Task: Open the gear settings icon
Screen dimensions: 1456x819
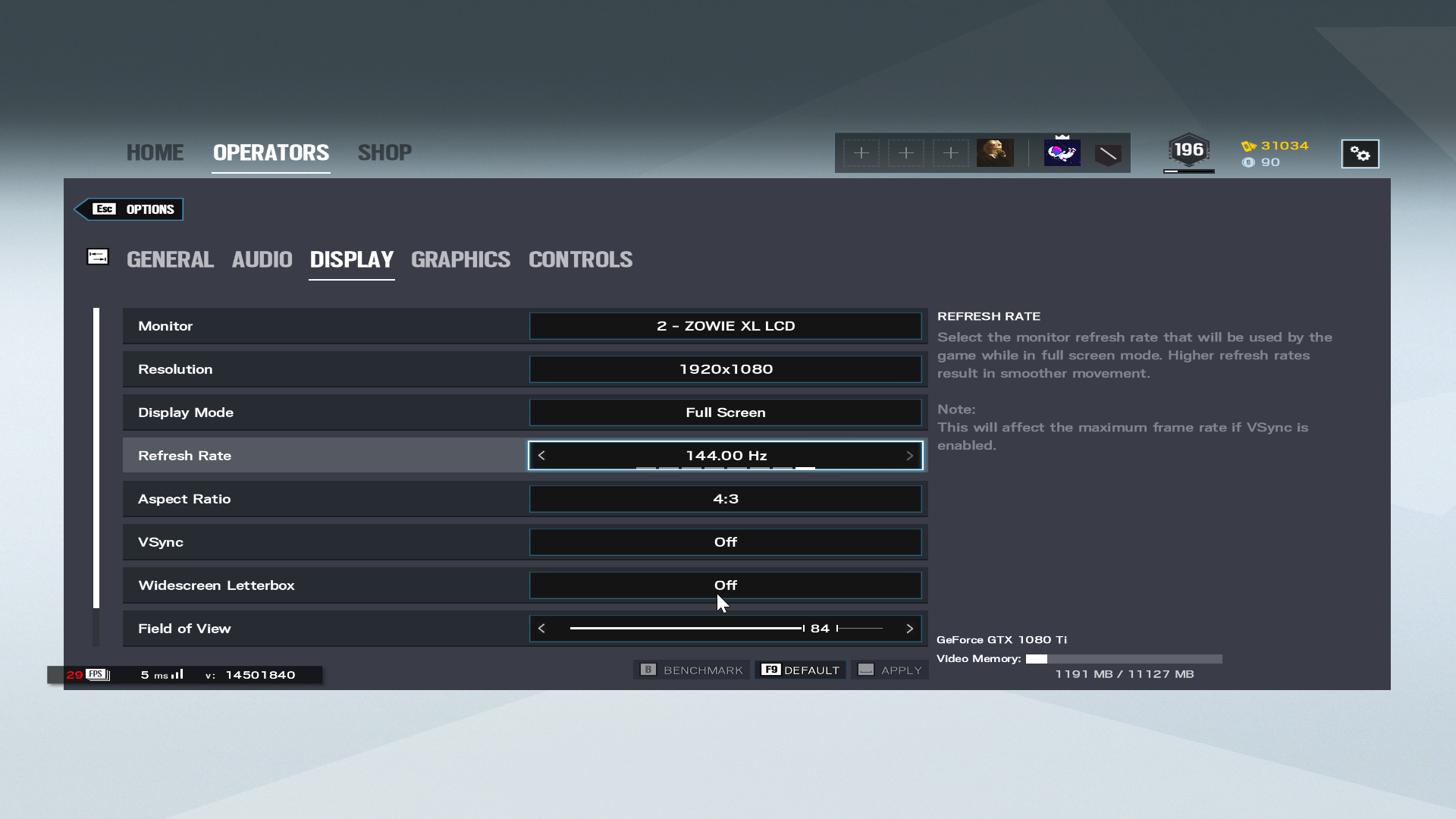Action: click(1360, 154)
